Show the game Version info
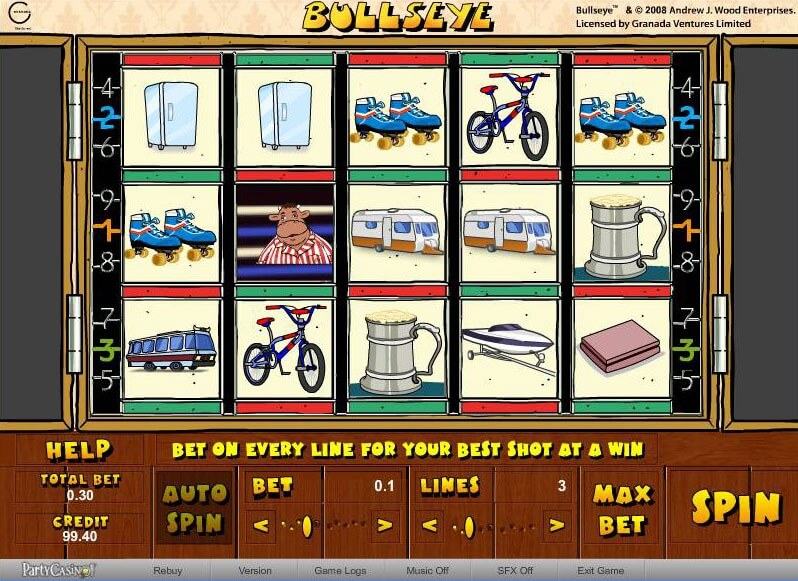 point(255,571)
